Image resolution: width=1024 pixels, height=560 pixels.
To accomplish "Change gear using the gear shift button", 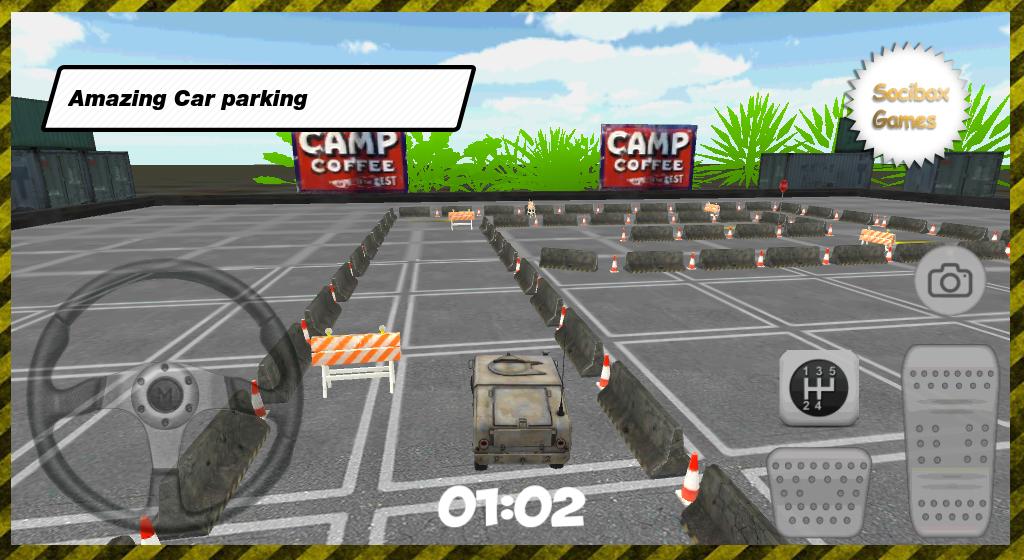I will tap(819, 387).
